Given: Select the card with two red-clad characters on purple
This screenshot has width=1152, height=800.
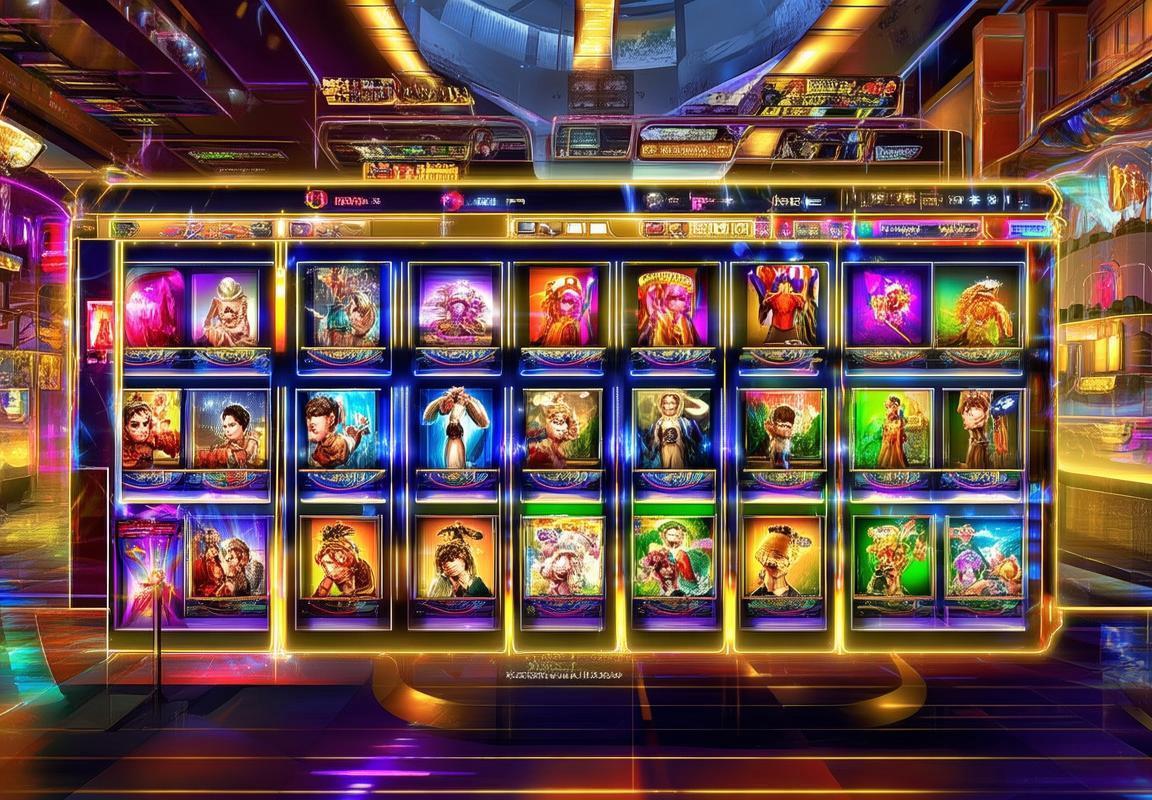Looking at the screenshot, I should [227, 556].
